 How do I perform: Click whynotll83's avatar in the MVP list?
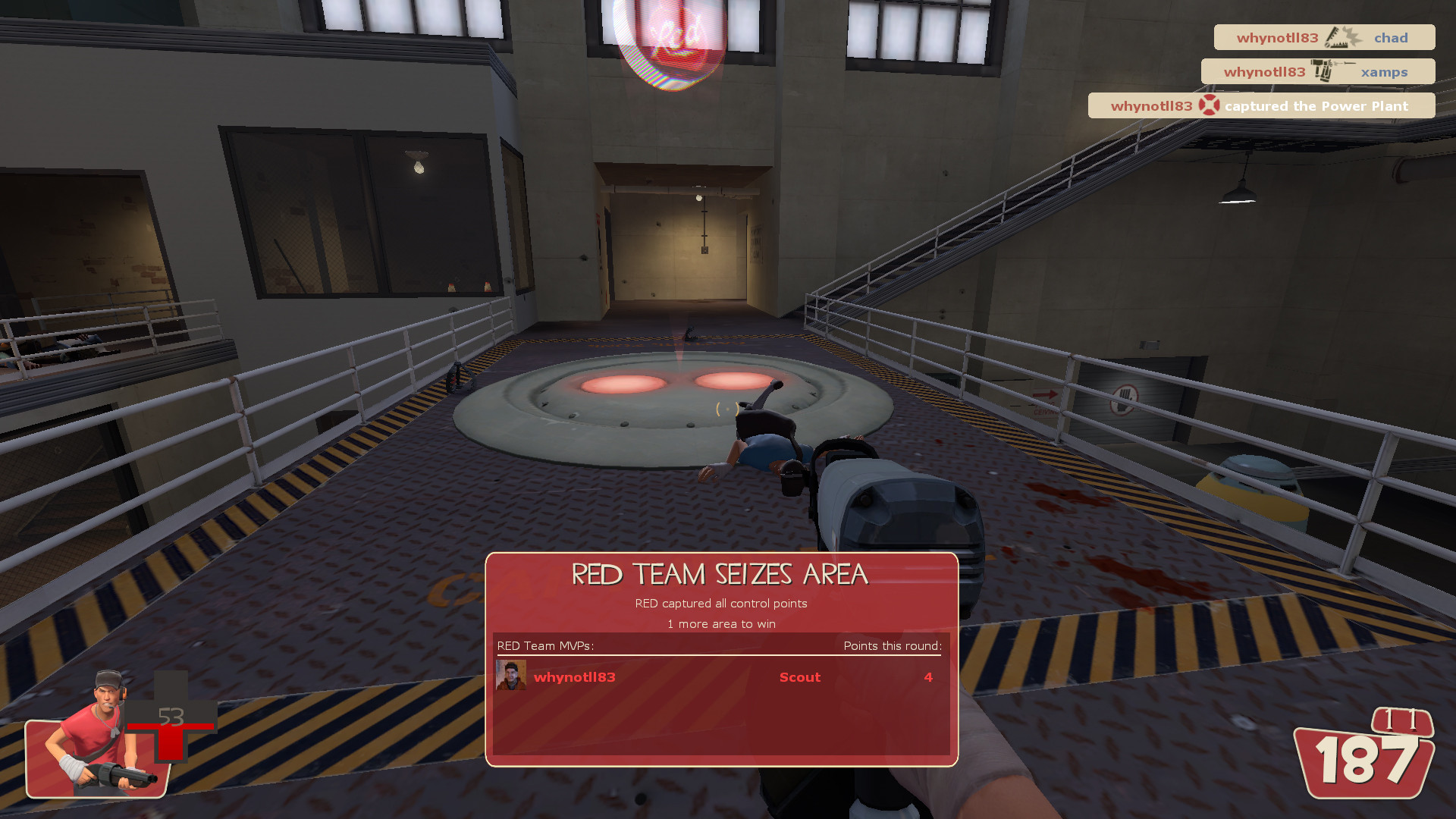(511, 676)
